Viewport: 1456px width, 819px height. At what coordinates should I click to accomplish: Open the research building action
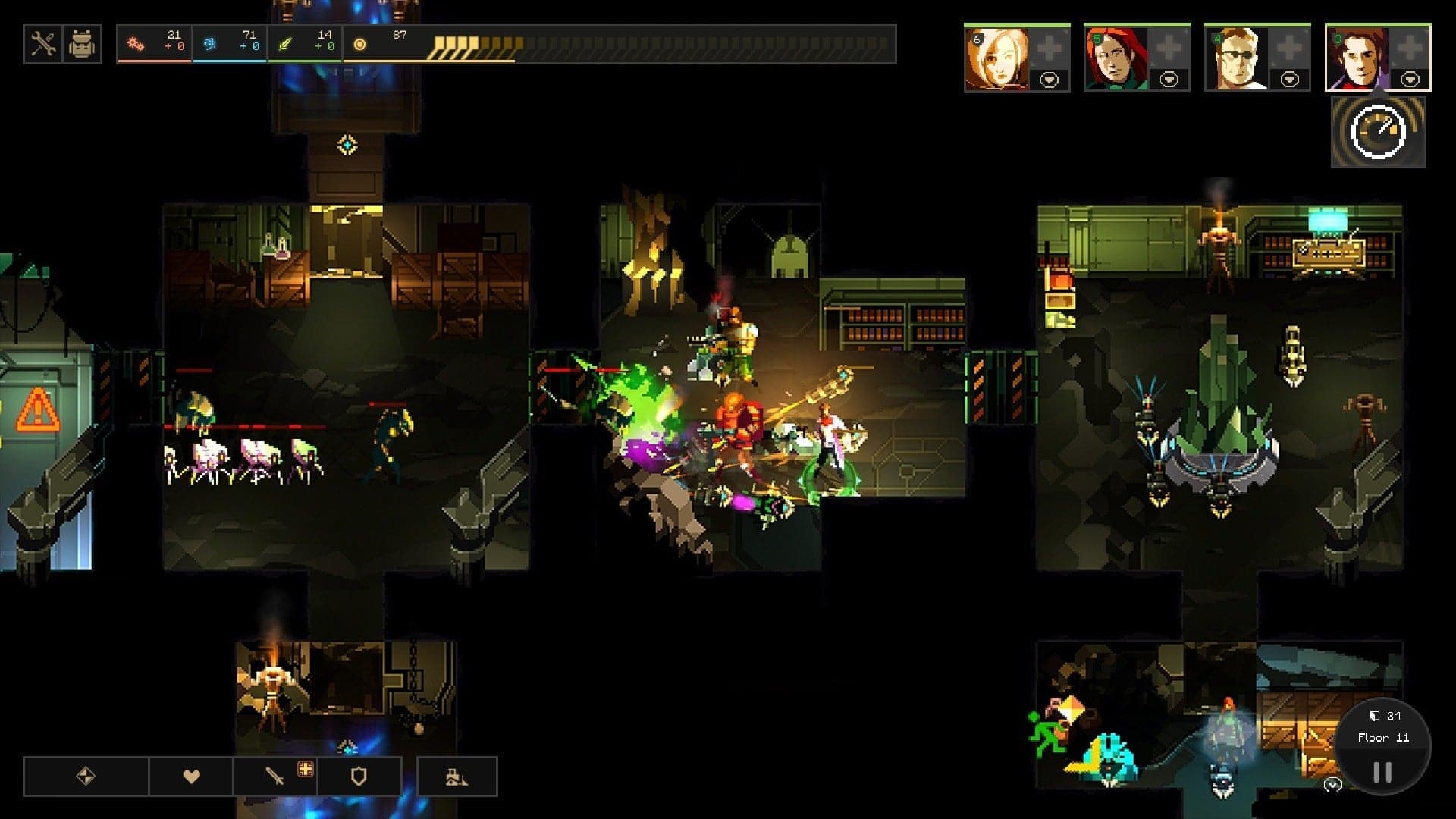tap(456, 777)
